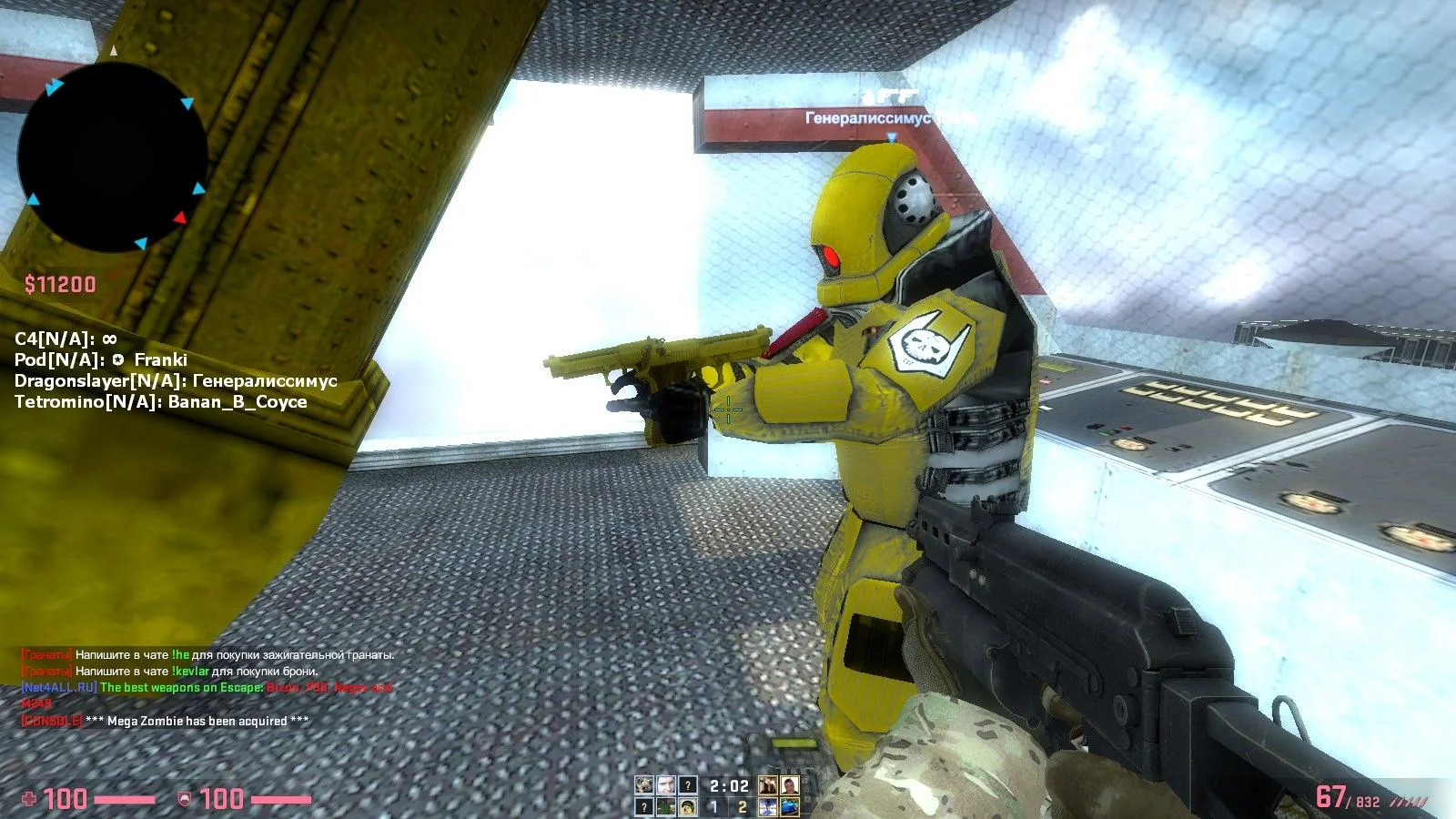Click the dark-haired woman portrait avatar
The image size is (1456, 819).
pyautogui.click(x=768, y=784)
